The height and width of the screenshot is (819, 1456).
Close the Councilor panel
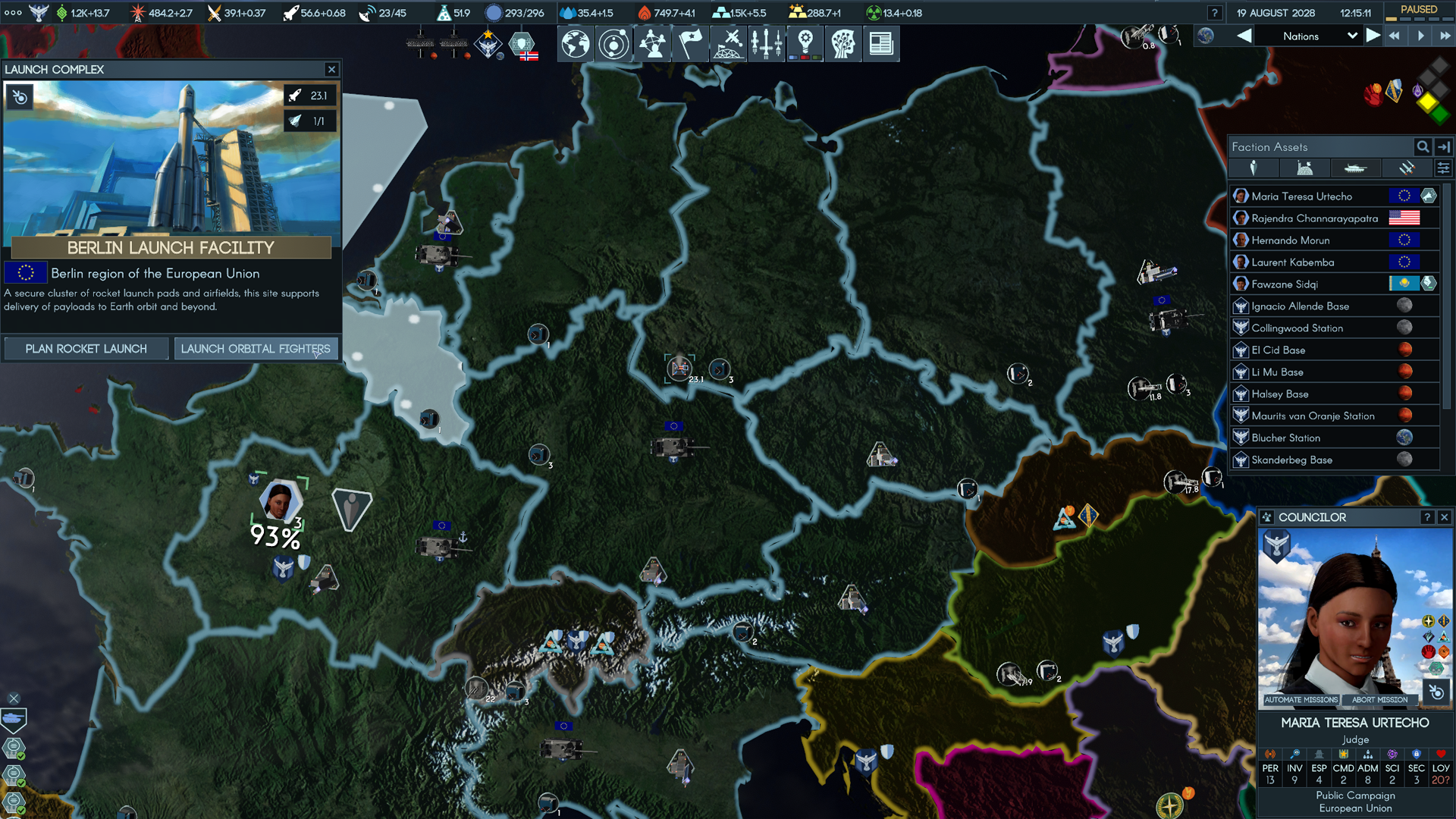tap(1445, 517)
